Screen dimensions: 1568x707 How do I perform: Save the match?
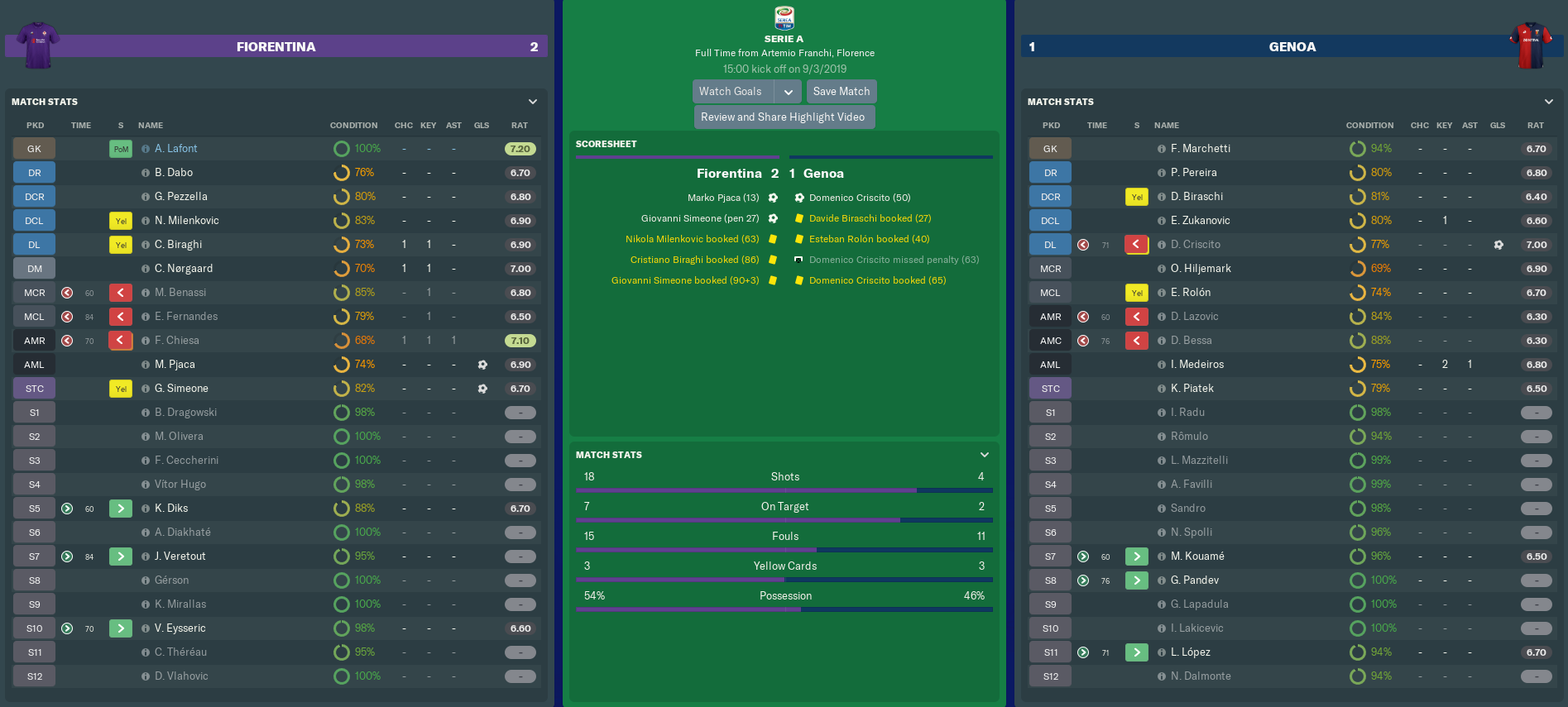tap(841, 92)
